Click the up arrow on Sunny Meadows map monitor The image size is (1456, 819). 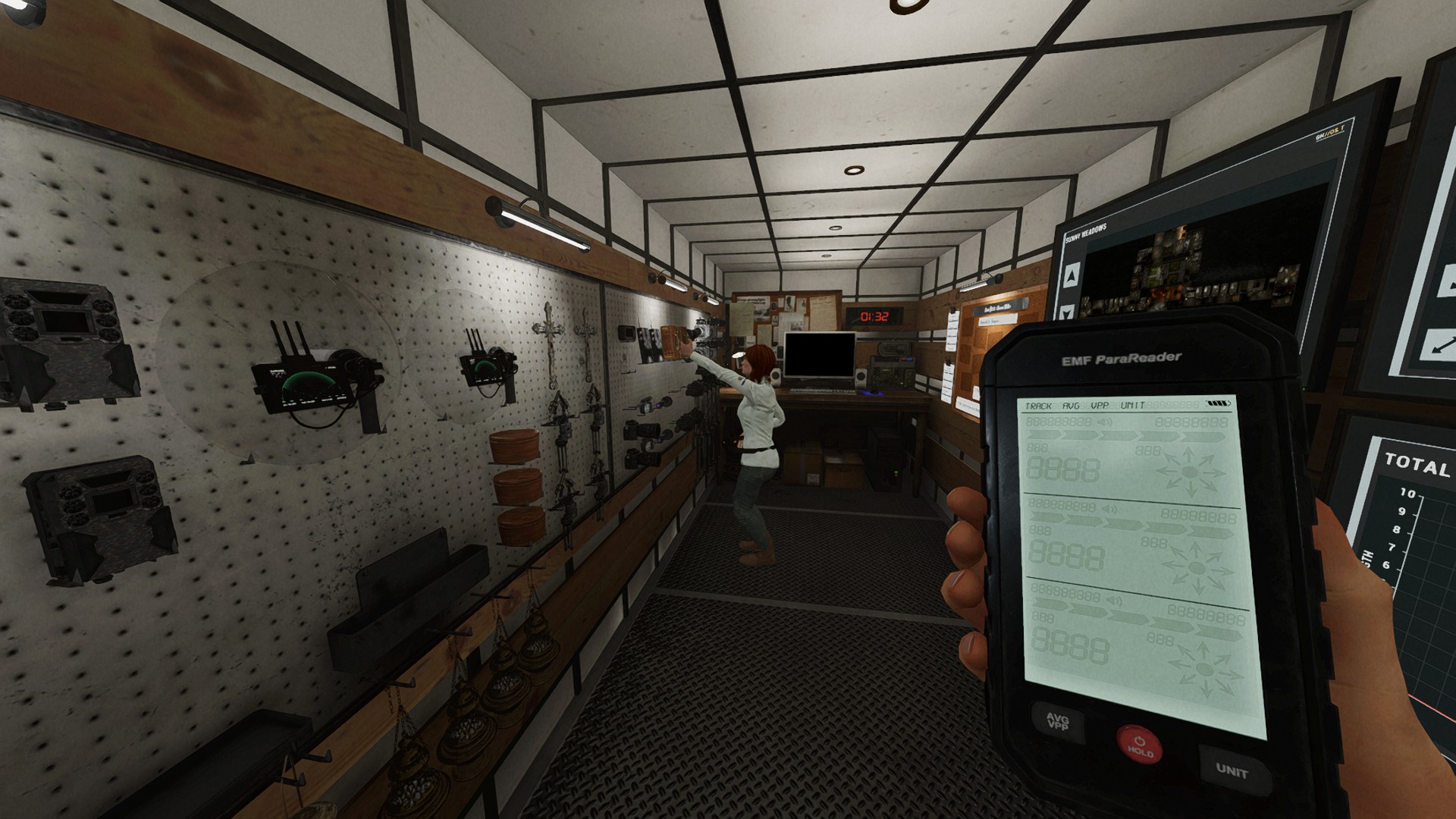click(1072, 275)
